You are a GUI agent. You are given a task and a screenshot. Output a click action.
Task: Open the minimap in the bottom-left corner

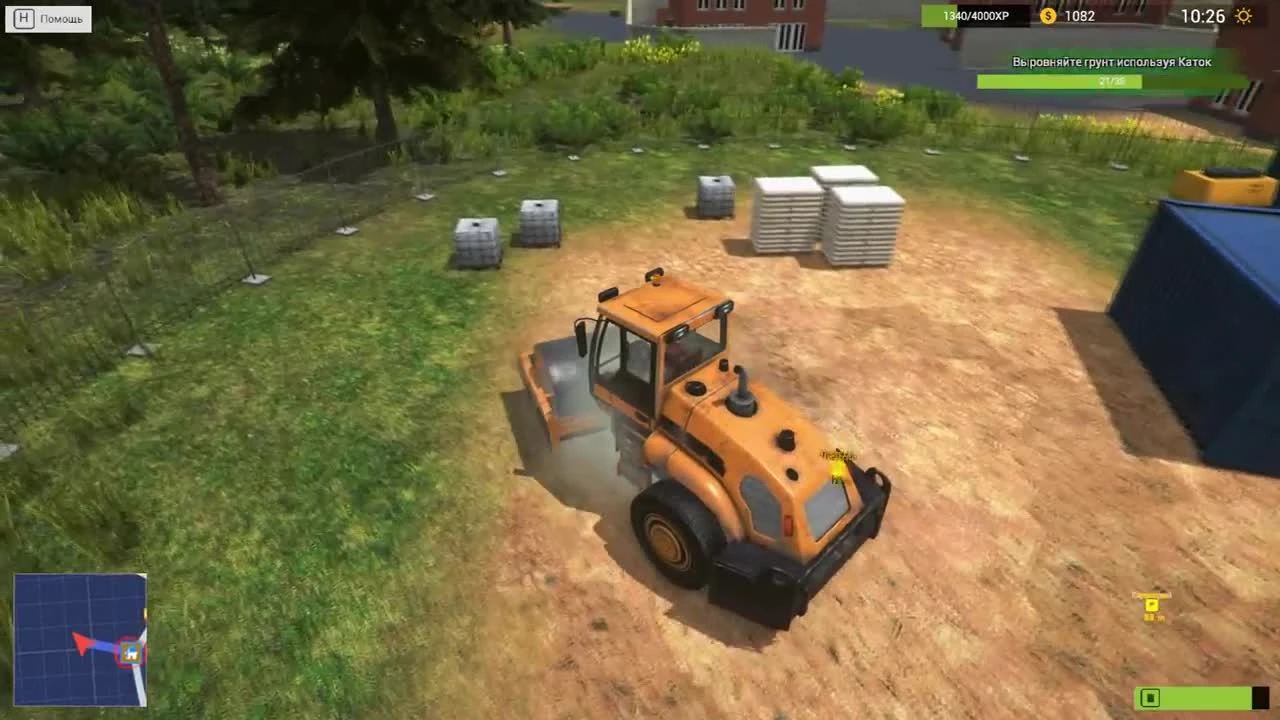point(80,640)
